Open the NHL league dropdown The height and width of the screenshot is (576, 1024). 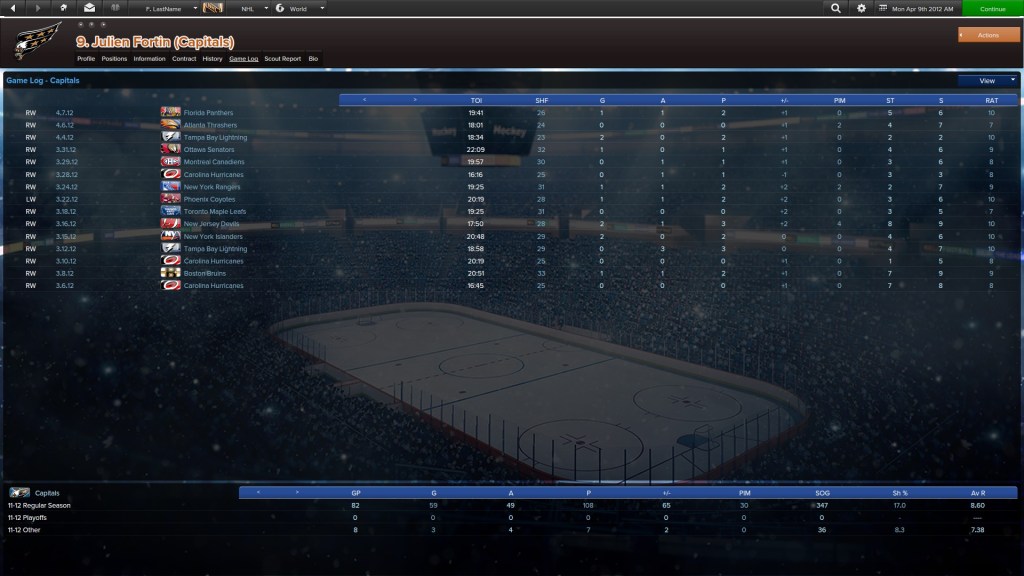251,8
